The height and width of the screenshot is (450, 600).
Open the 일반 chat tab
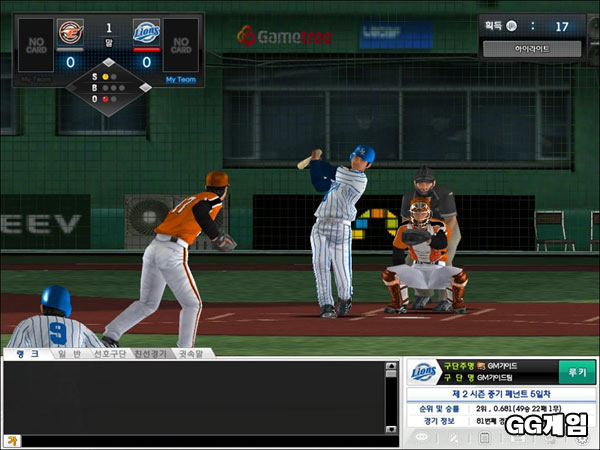68,353
